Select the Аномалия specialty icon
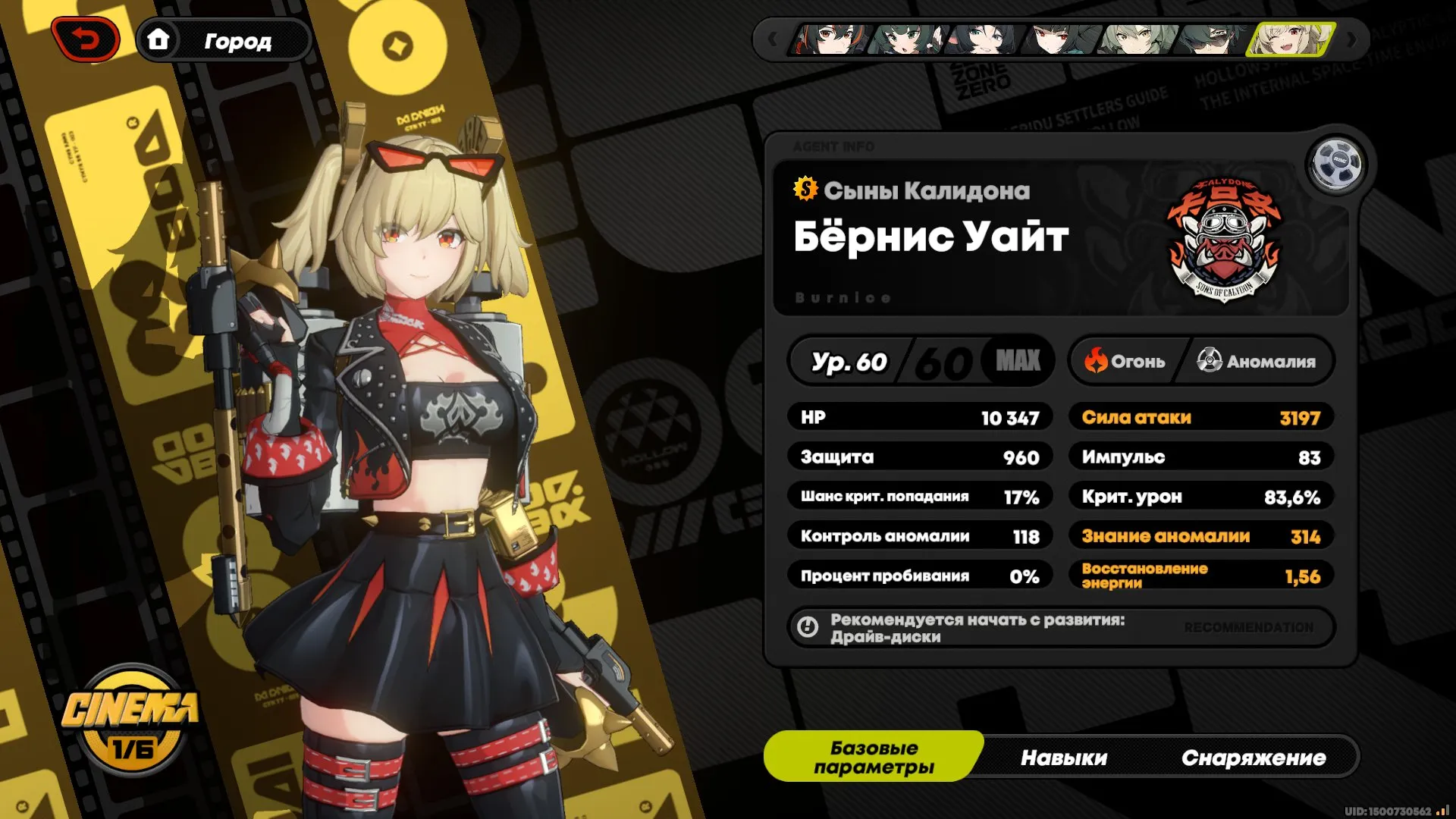 pos(1209,362)
